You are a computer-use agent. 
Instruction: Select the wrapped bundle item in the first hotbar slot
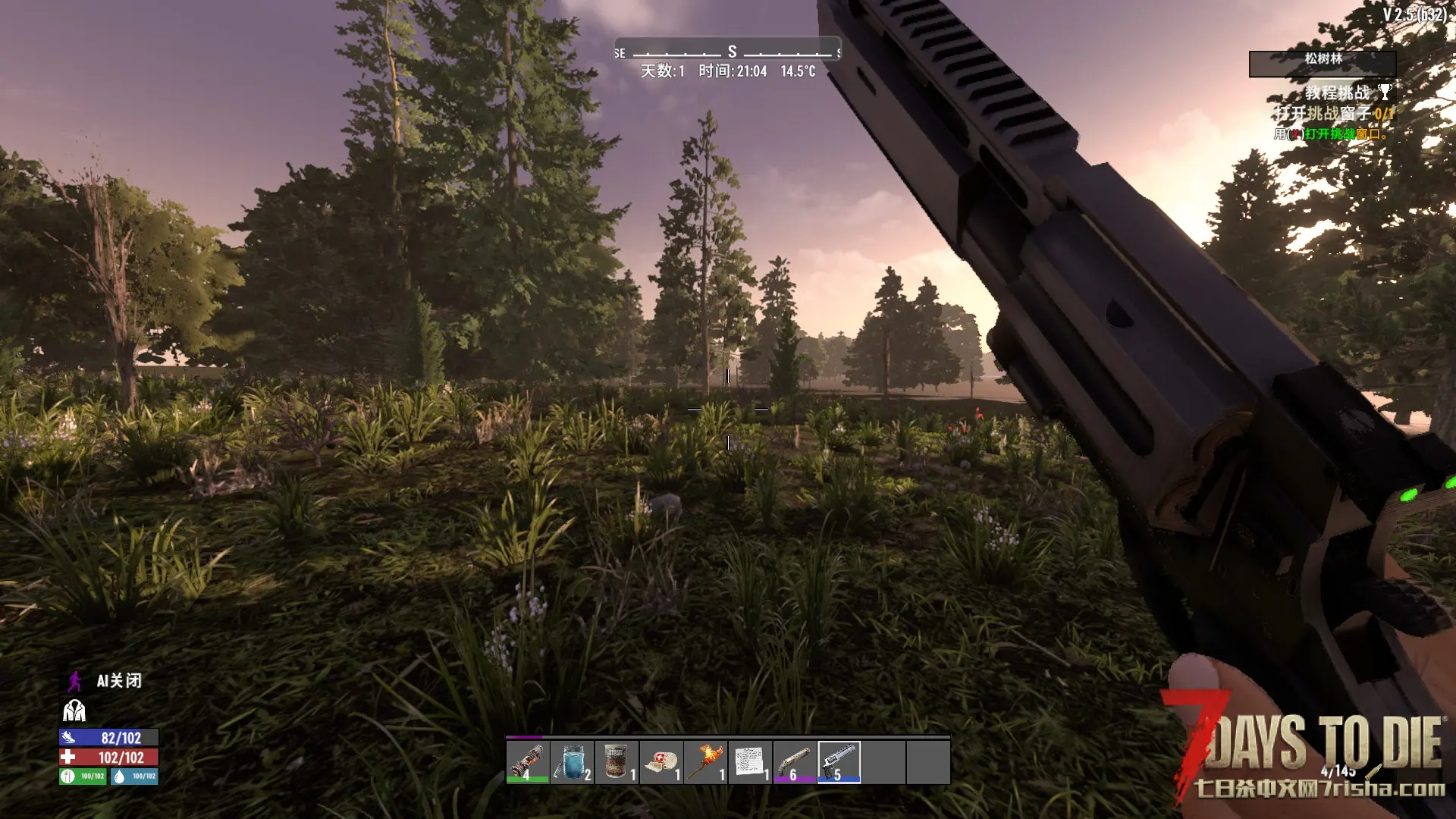pos(527,761)
